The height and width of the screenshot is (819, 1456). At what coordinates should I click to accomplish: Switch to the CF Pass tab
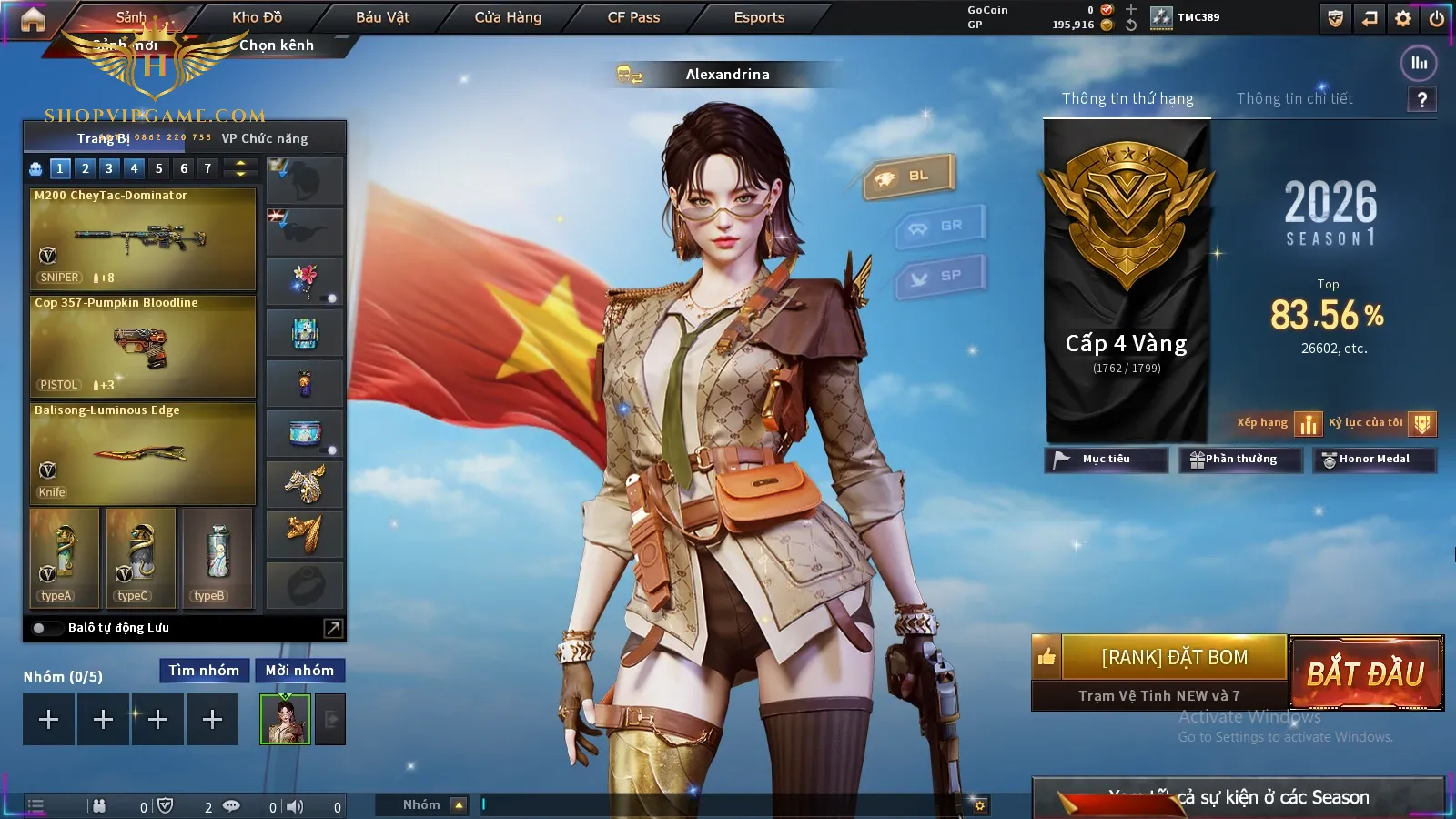pos(633,17)
